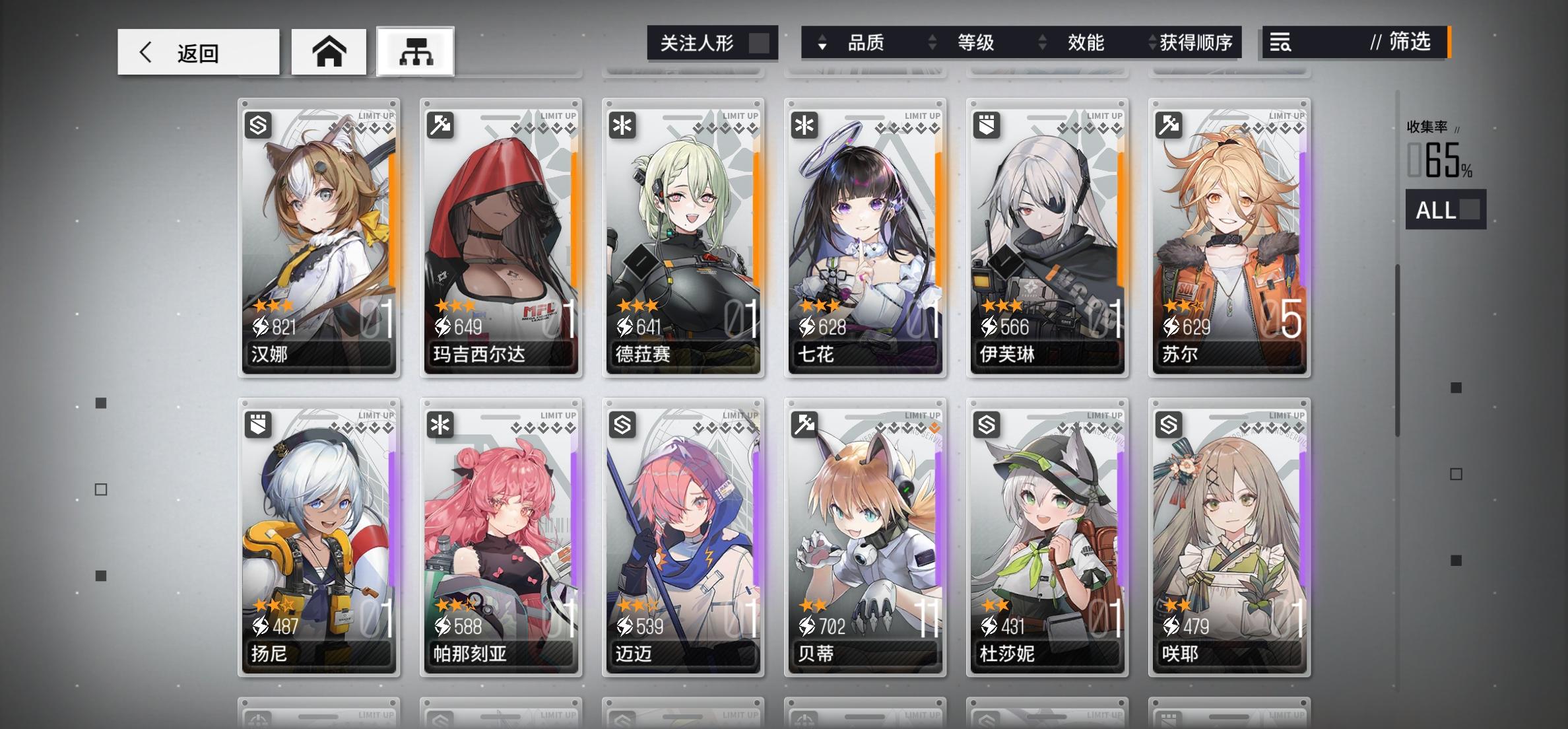
Task: Select 七花's character card
Action: pos(865,238)
